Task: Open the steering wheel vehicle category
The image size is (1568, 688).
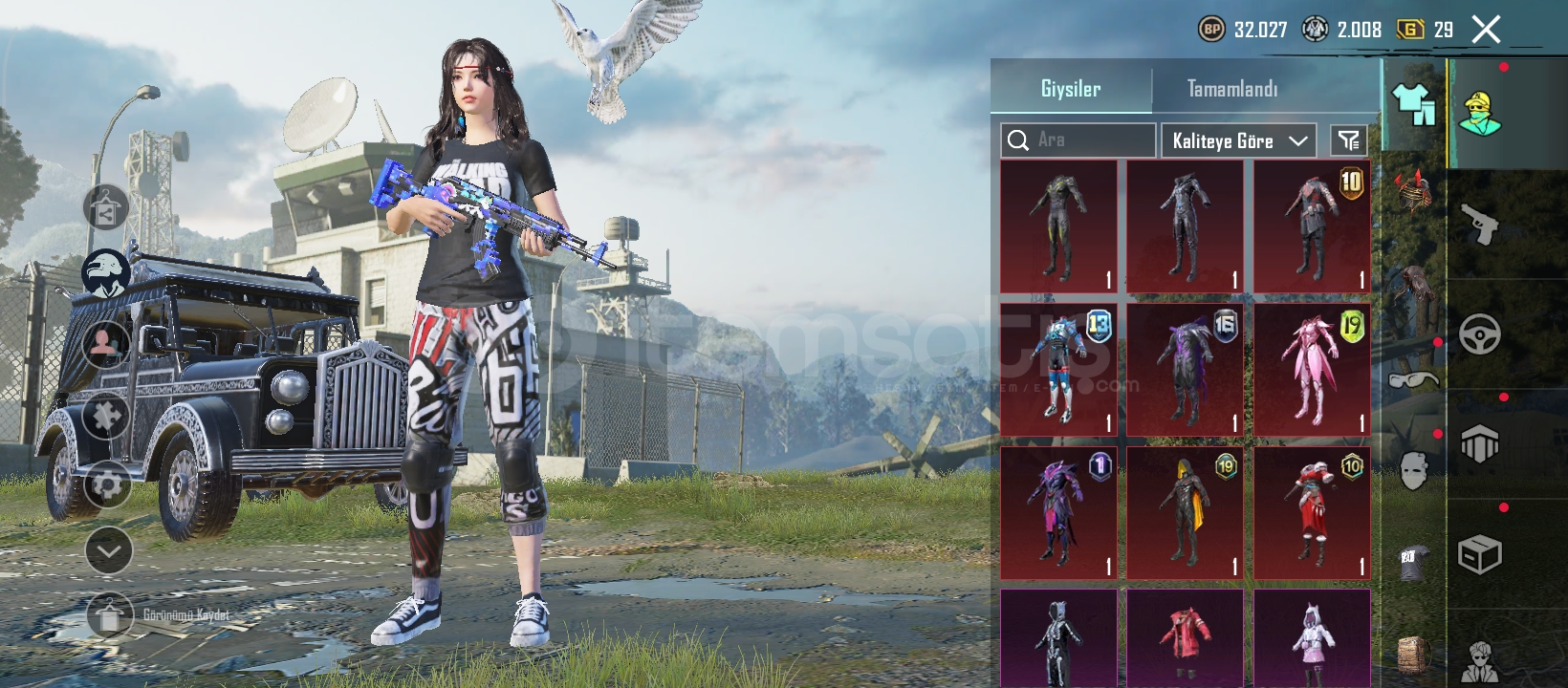Action: click(1480, 334)
